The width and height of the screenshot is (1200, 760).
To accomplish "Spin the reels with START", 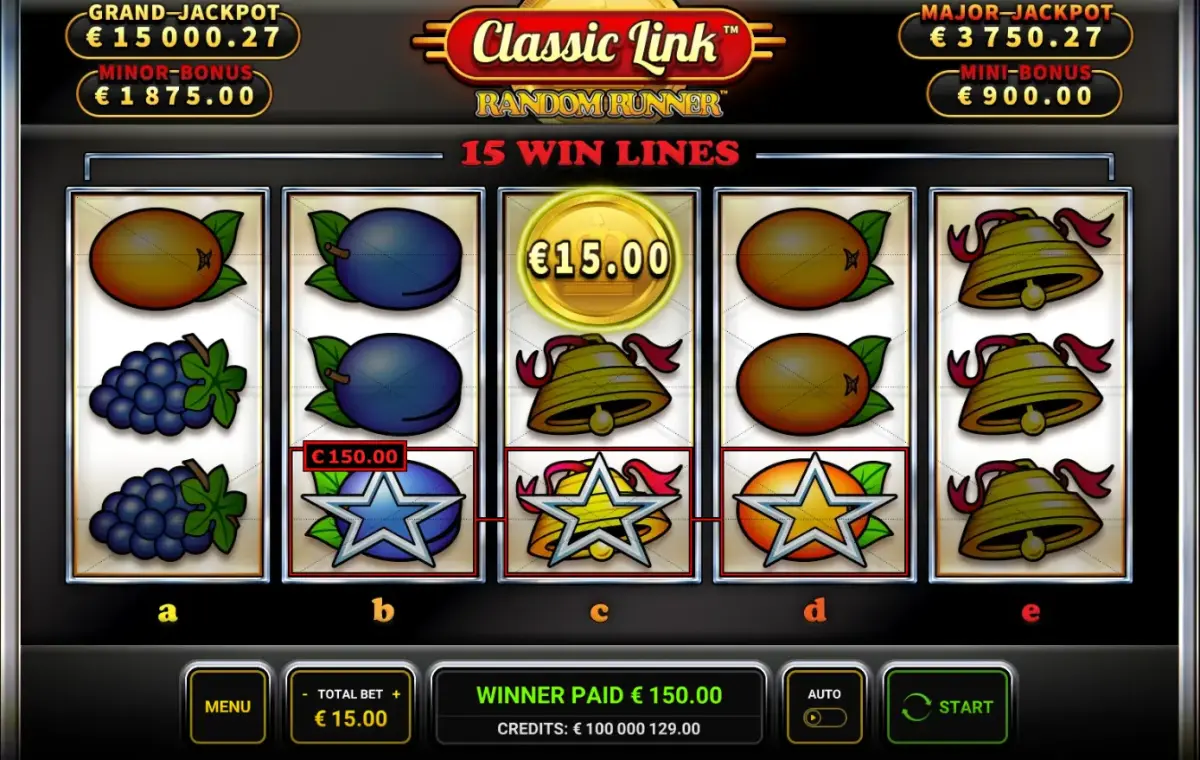I will (947, 707).
